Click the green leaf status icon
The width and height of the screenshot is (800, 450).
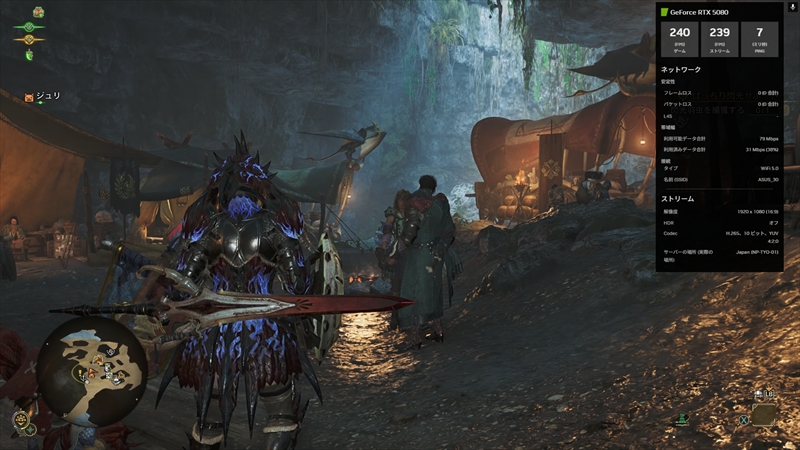tap(30, 54)
